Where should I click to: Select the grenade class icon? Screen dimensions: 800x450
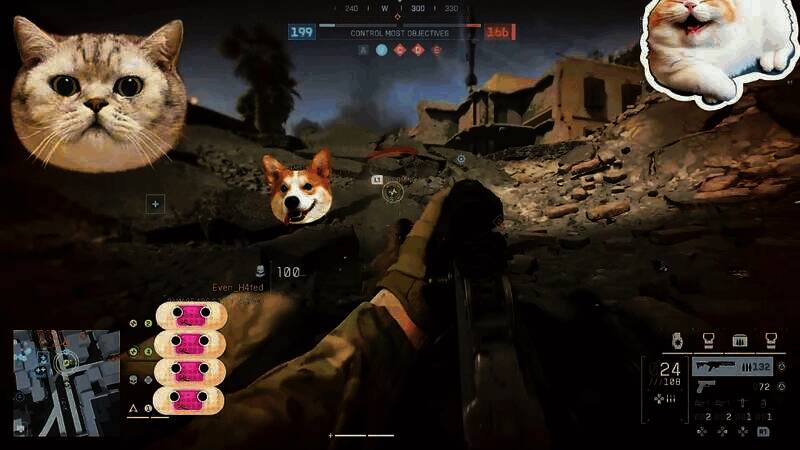675,339
